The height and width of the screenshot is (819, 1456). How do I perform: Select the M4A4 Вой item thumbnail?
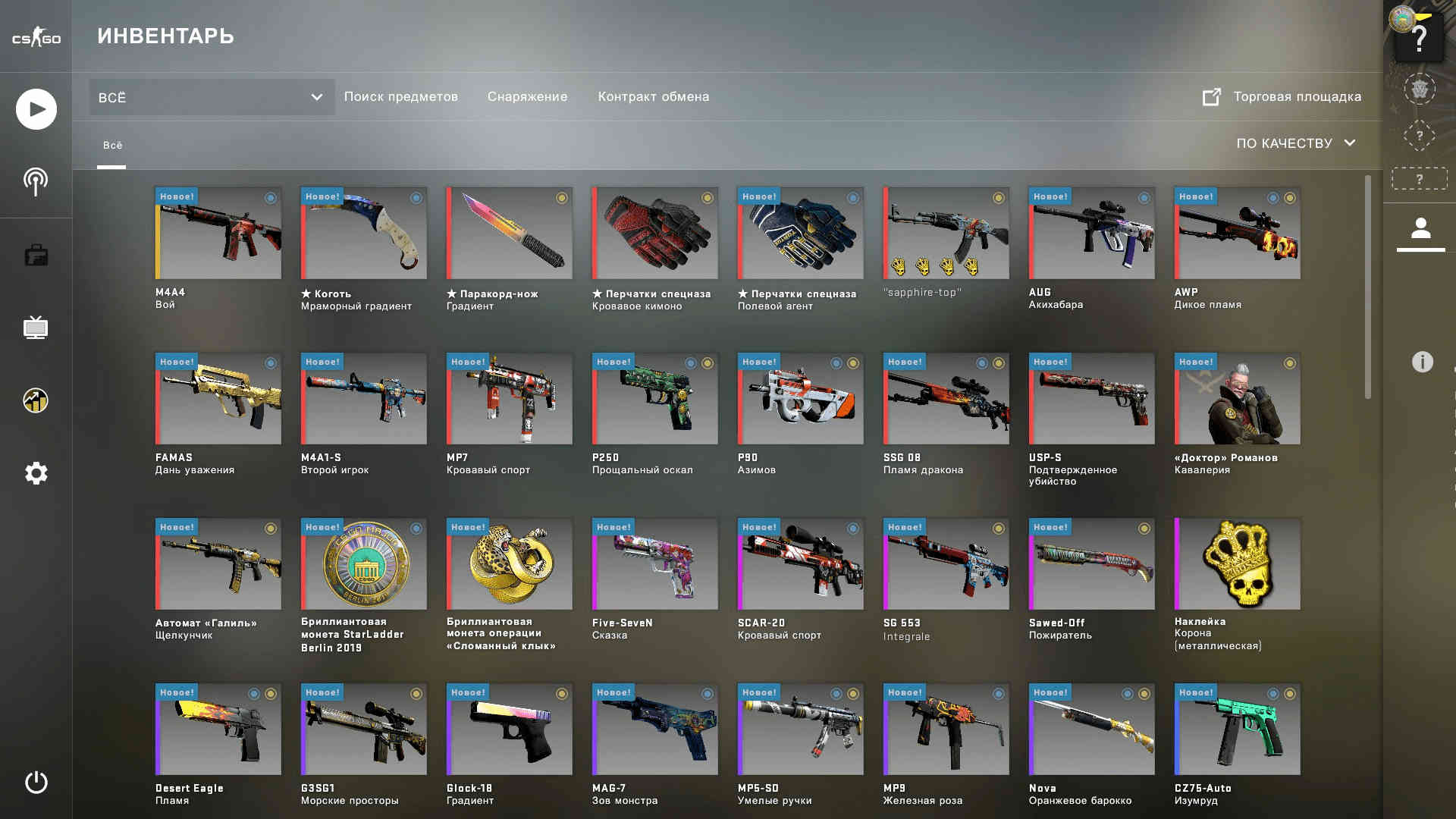coord(218,234)
